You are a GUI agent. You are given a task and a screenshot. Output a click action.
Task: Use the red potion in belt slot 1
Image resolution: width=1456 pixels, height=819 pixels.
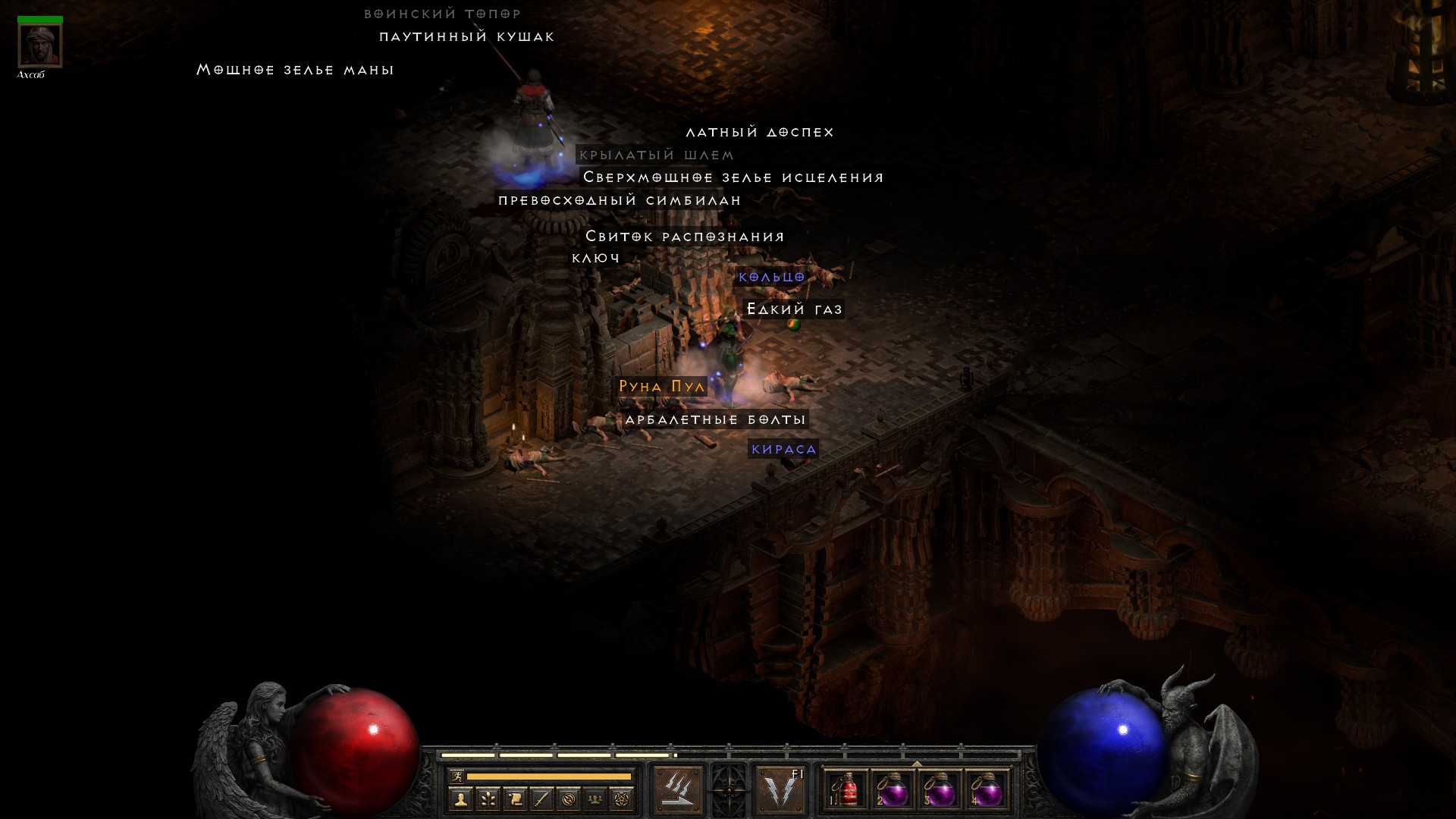point(846,790)
